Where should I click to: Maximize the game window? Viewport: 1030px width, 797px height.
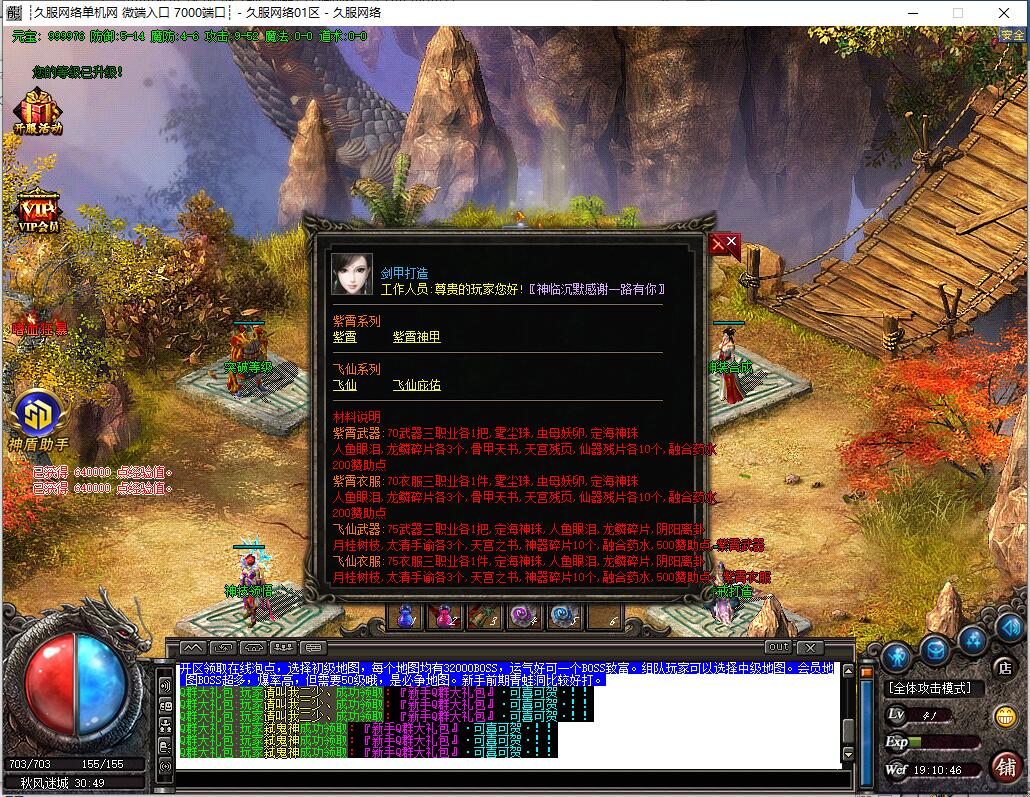click(x=957, y=13)
